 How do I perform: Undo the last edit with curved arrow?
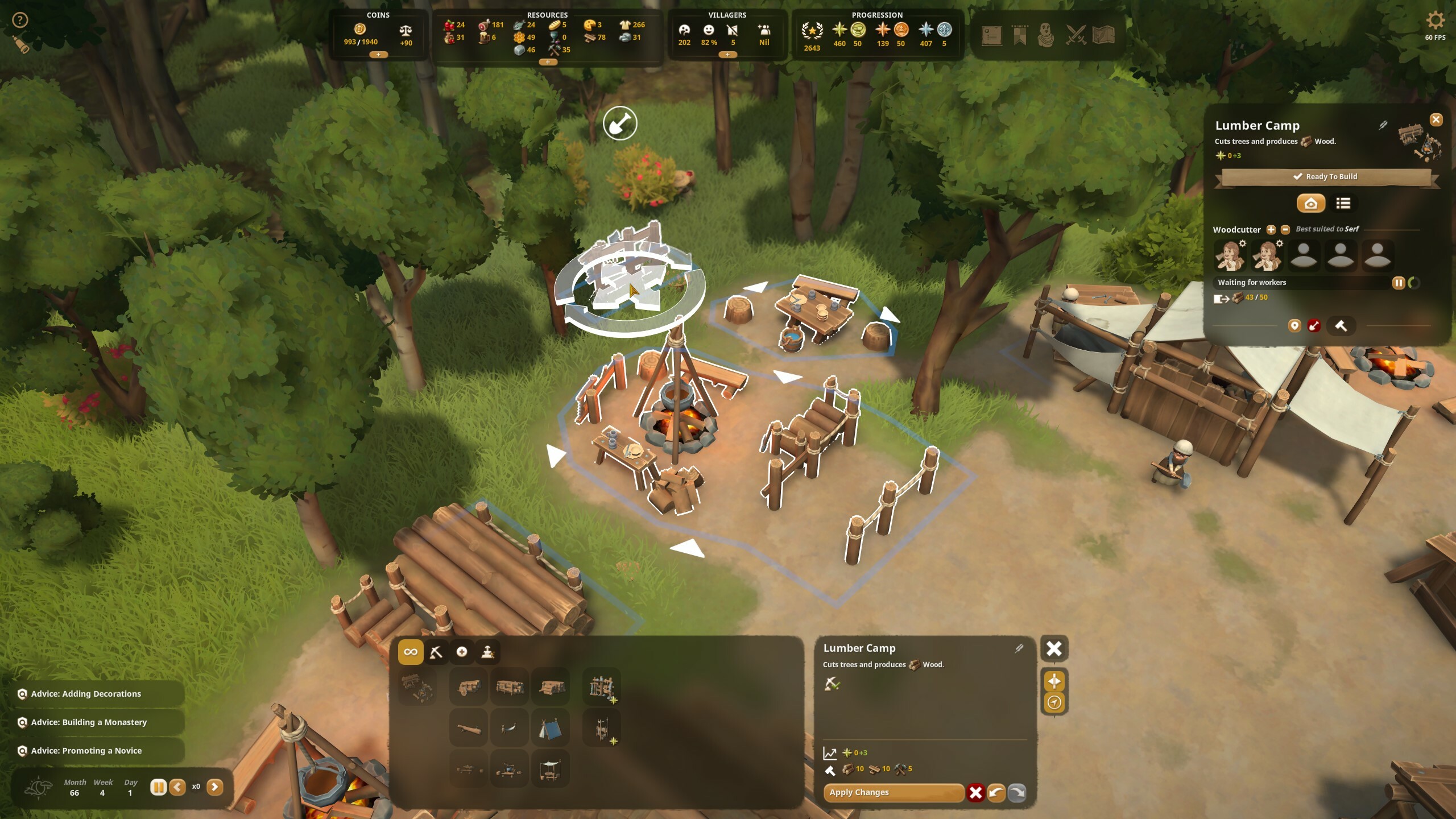996,792
